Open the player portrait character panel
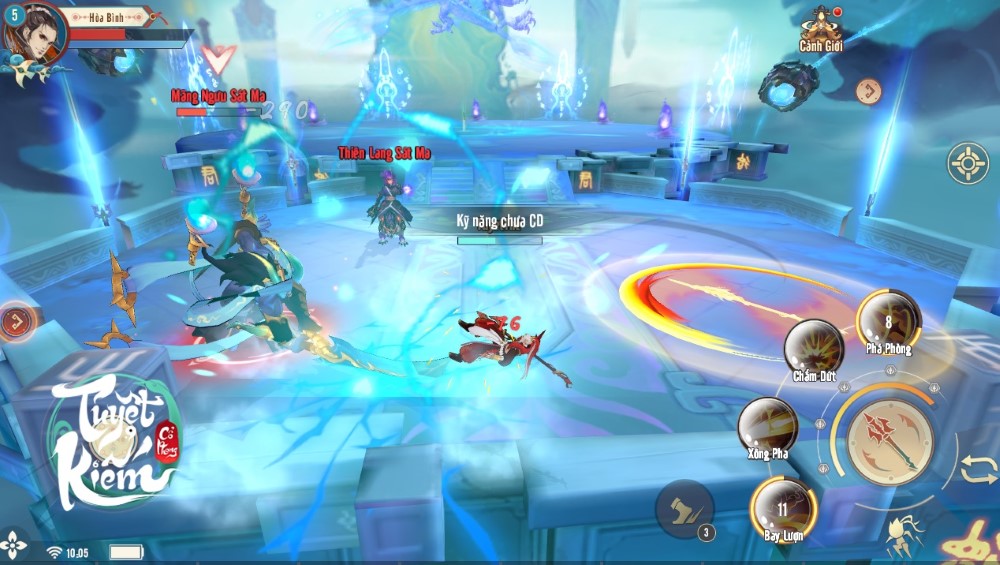The width and height of the screenshot is (1000, 565). [33, 32]
